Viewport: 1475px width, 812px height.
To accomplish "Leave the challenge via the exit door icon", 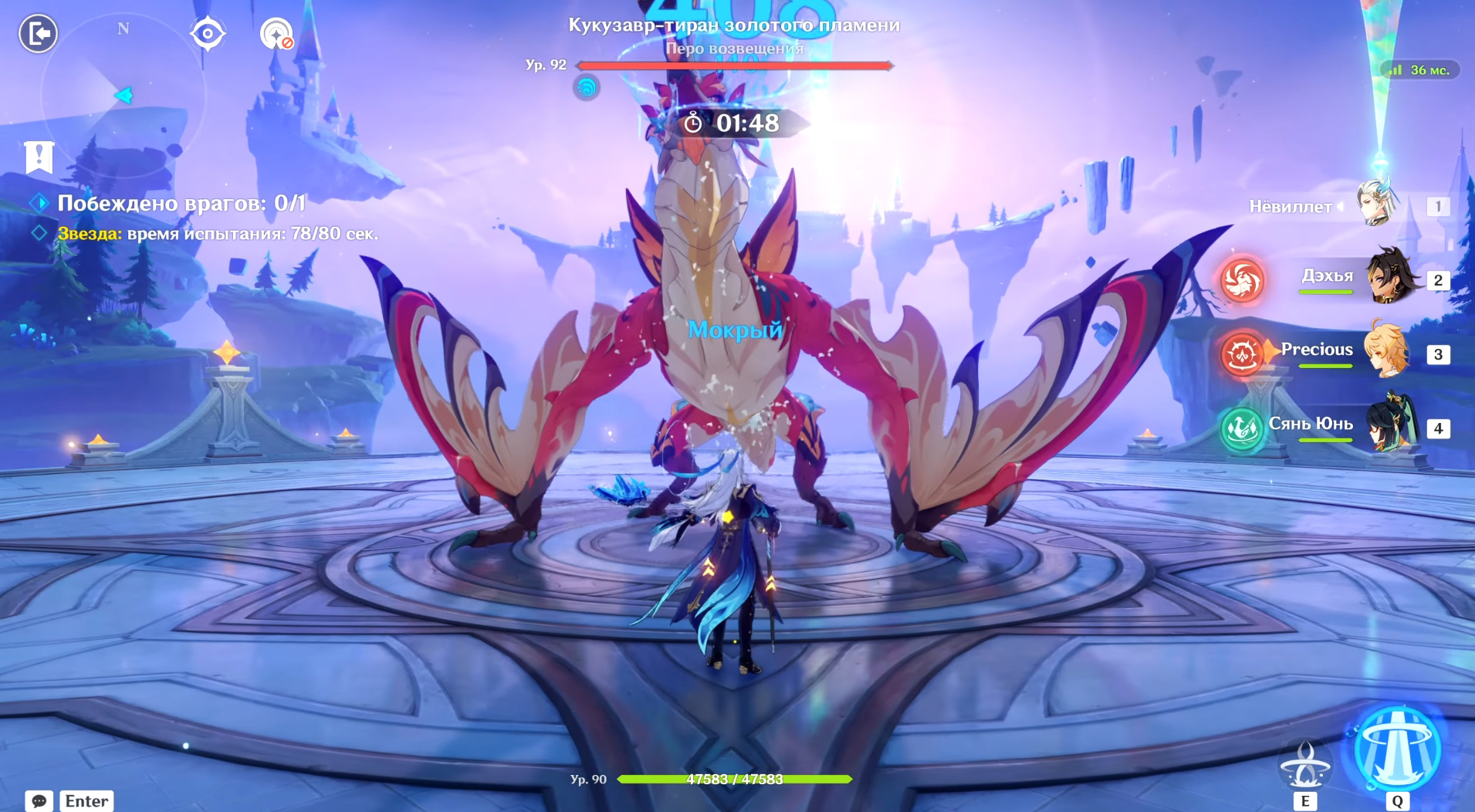I will (x=38, y=34).
